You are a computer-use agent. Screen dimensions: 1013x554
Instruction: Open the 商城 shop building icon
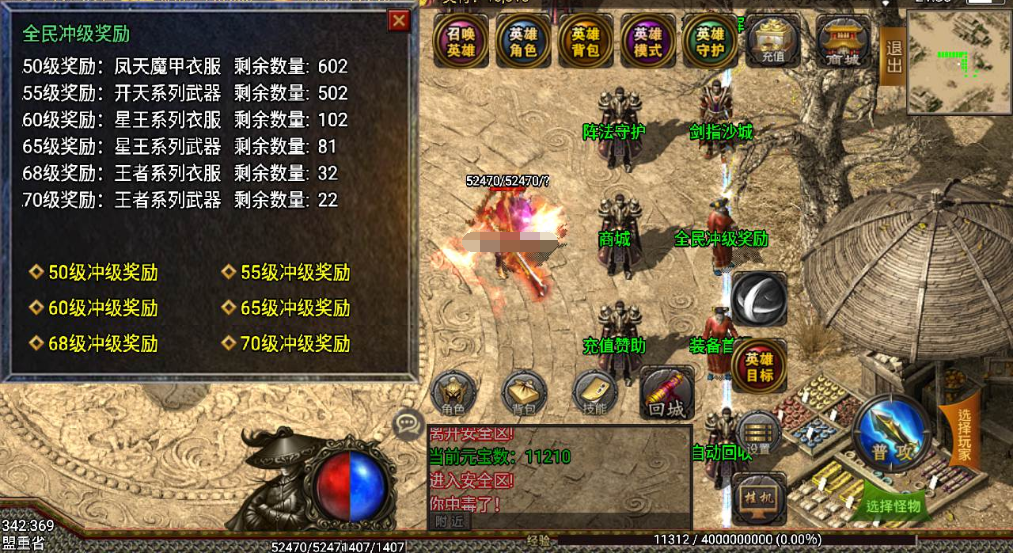coord(844,42)
